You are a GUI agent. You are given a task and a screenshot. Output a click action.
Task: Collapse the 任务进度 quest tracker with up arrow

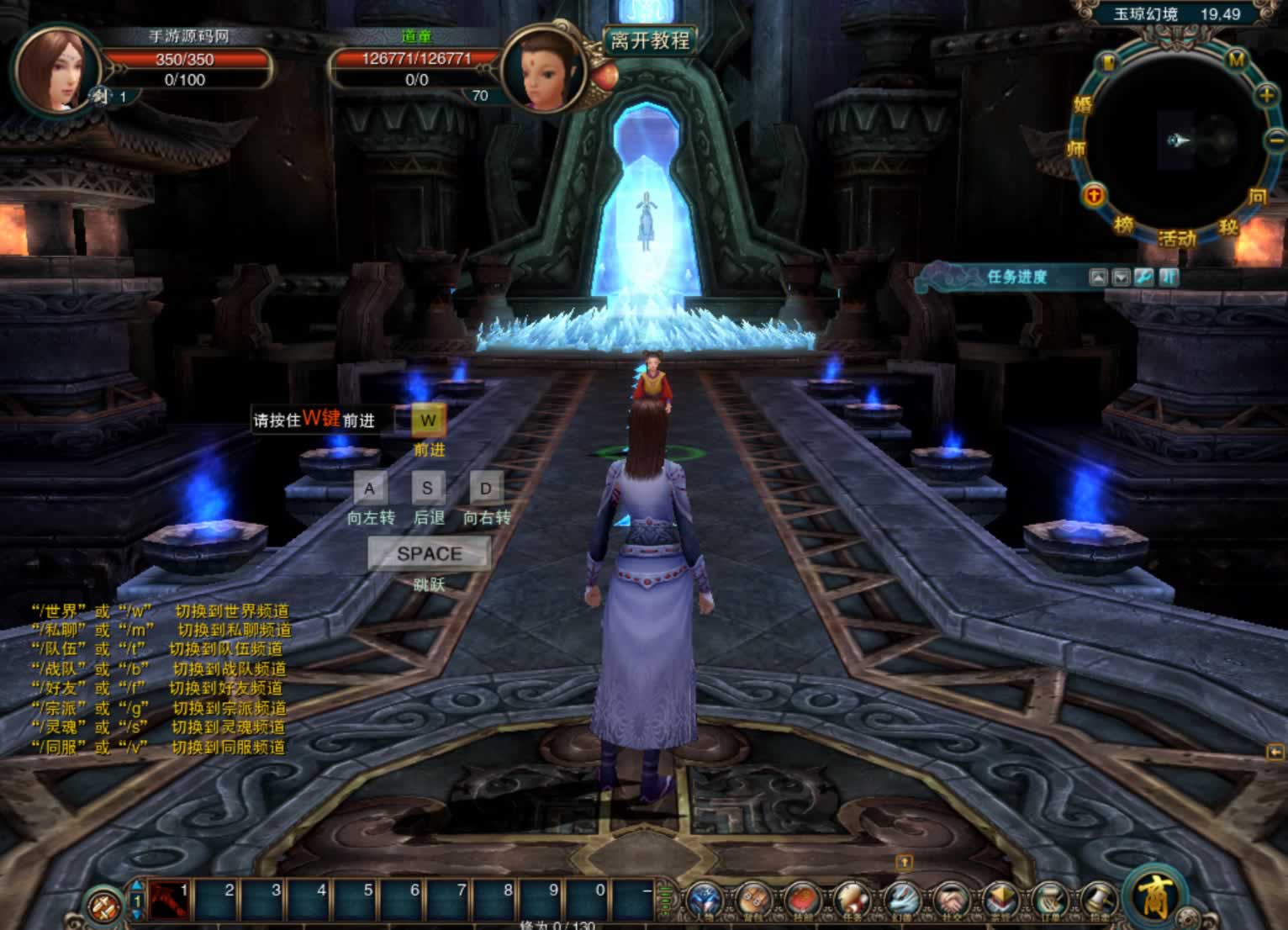[1098, 277]
